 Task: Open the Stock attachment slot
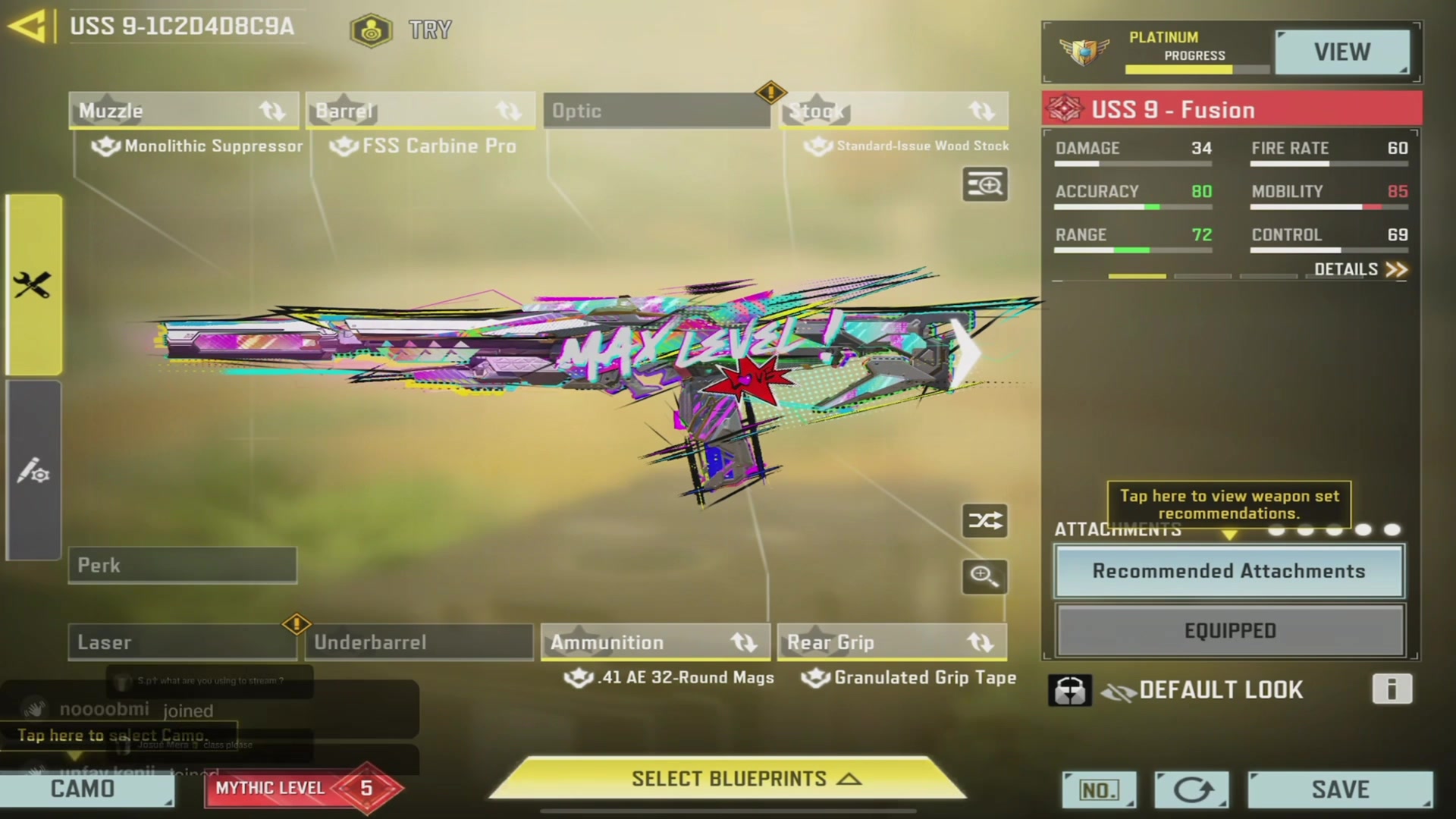pos(893,111)
